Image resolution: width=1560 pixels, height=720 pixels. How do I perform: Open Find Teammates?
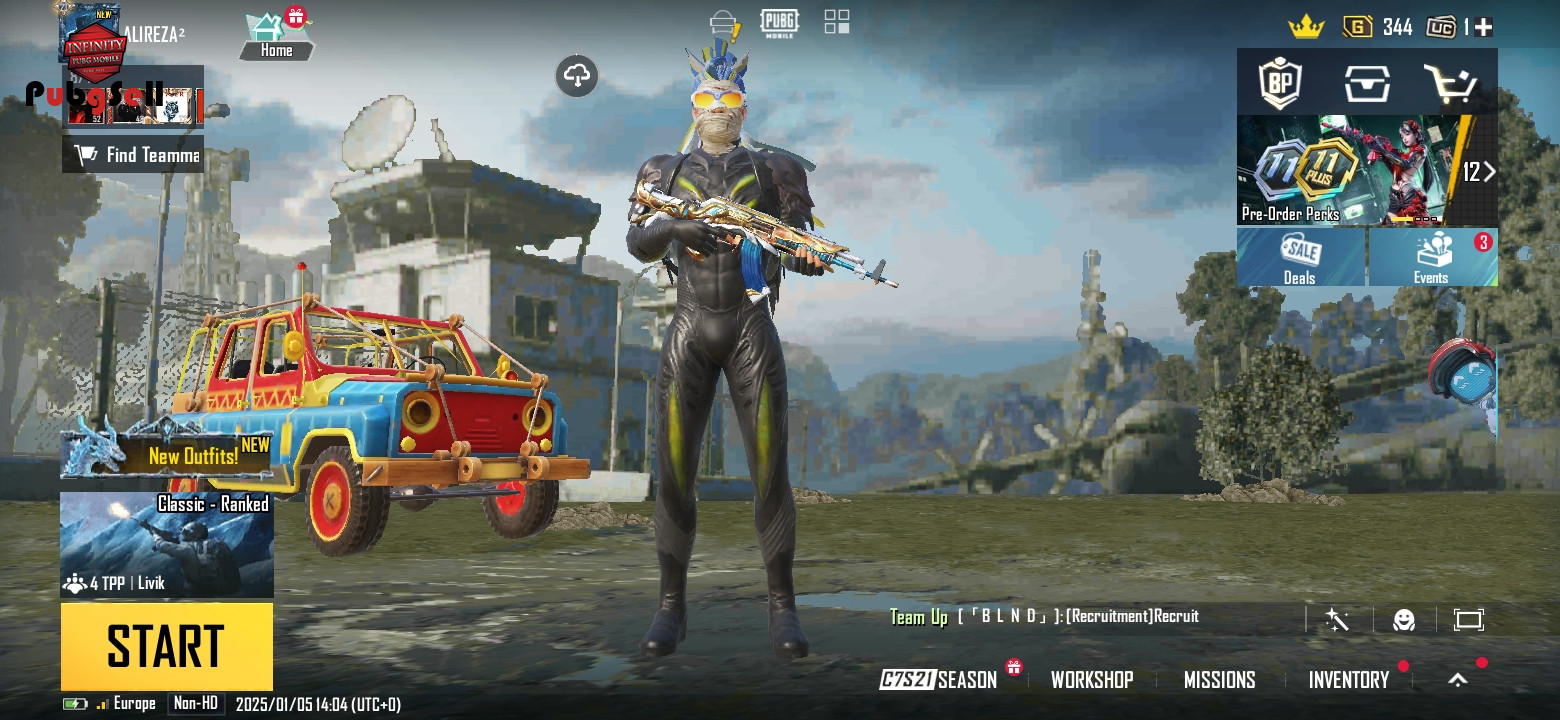point(133,154)
